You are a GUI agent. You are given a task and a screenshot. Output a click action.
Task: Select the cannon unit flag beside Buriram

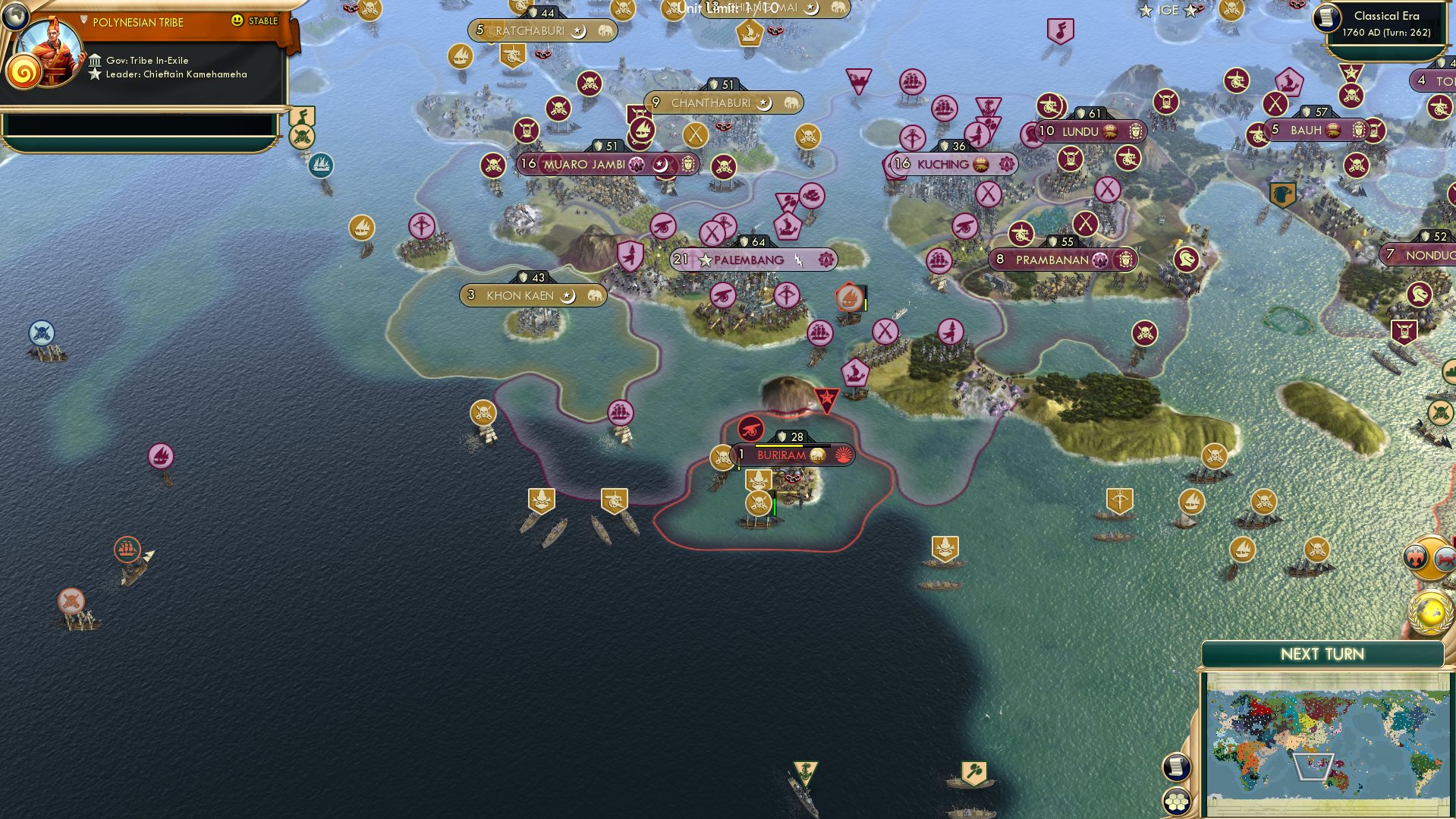coord(750,427)
